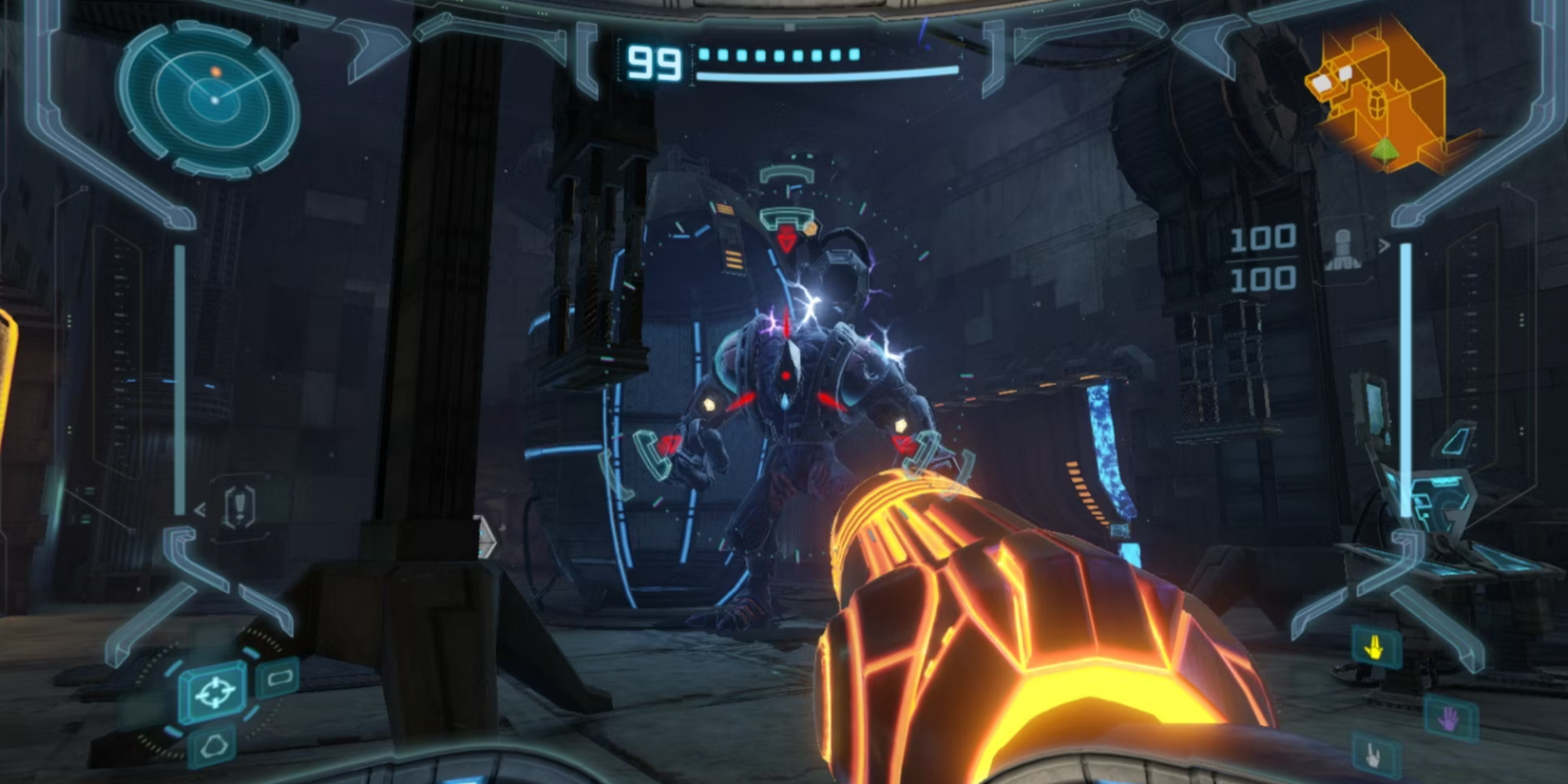Select the yellow Power Beam hand icon
This screenshot has height=784, width=1568.
coord(1374,647)
